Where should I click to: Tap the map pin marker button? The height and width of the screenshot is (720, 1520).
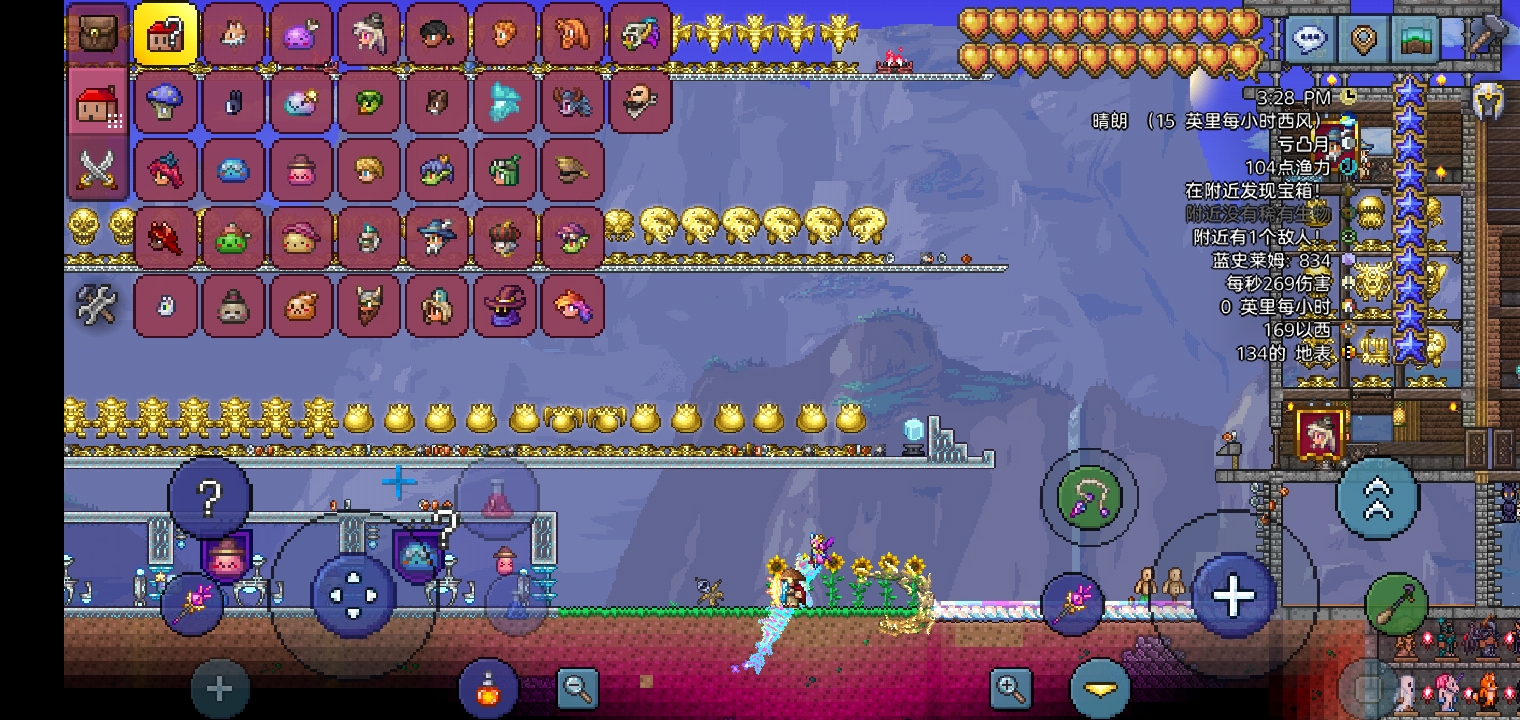click(x=1363, y=39)
